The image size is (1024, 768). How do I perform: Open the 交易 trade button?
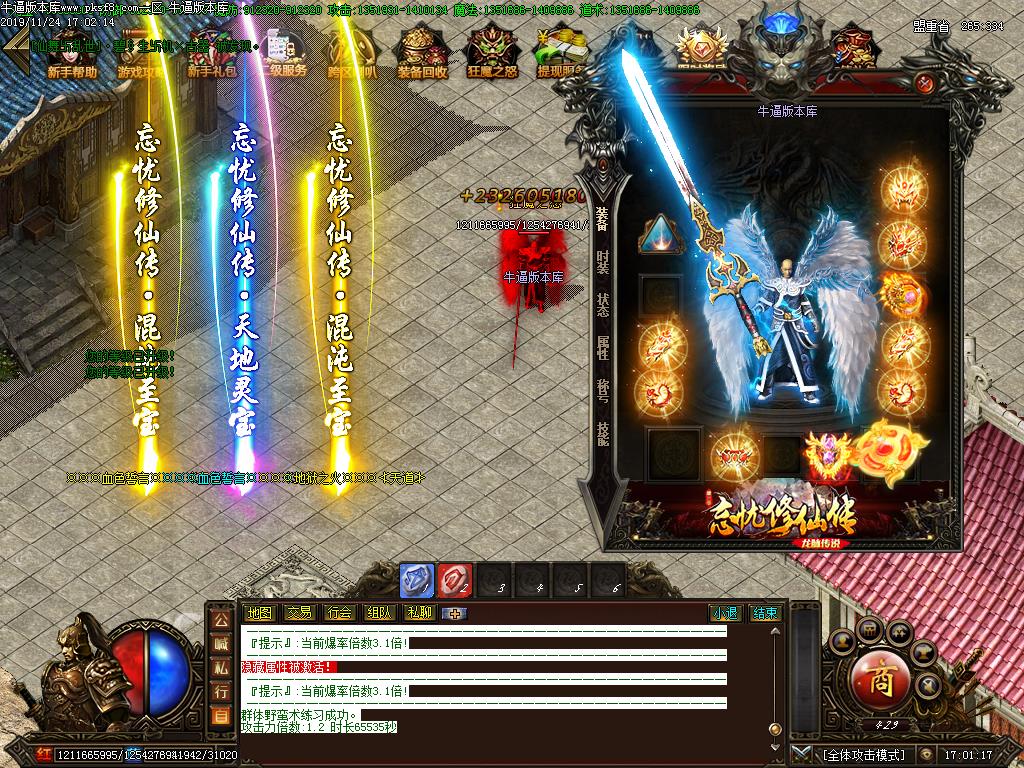pos(299,613)
